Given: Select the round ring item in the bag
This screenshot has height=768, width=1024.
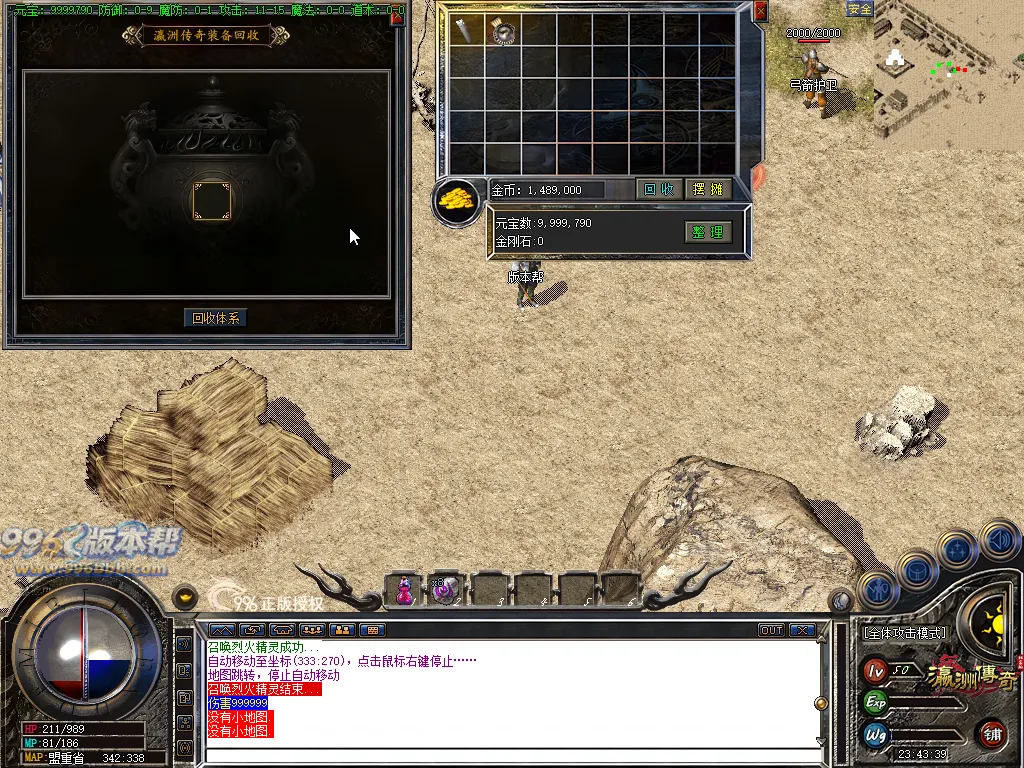Looking at the screenshot, I should (x=503, y=31).
